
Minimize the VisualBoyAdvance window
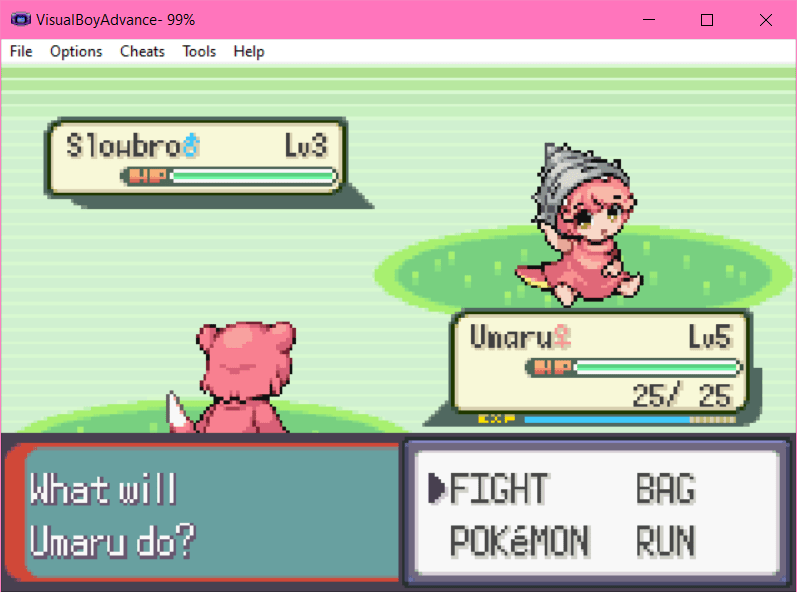click(x=649, y=20)
